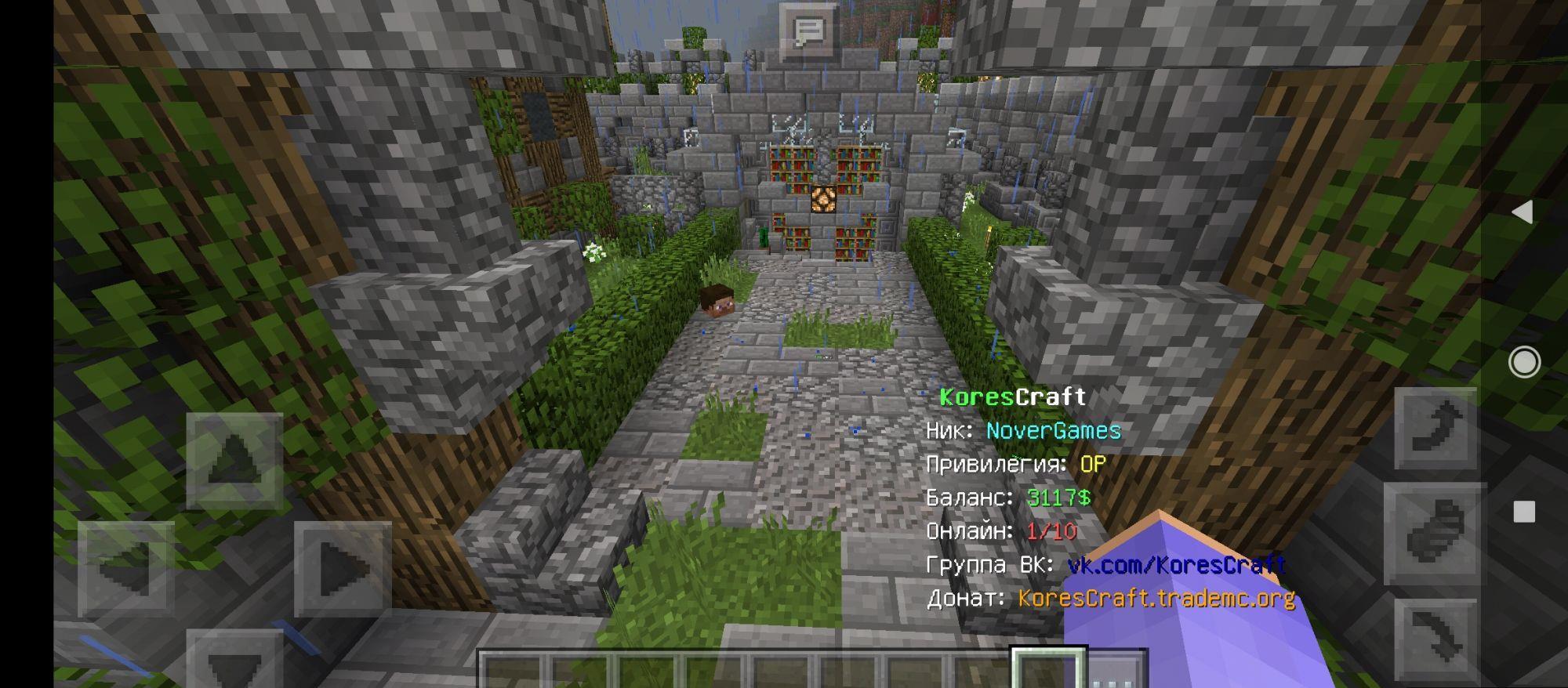The height and width of the screenshot is (688, 1568).
Task: Open the inventory with the three-dots button
Action: pyautogui.click(x=1118, y=671)
